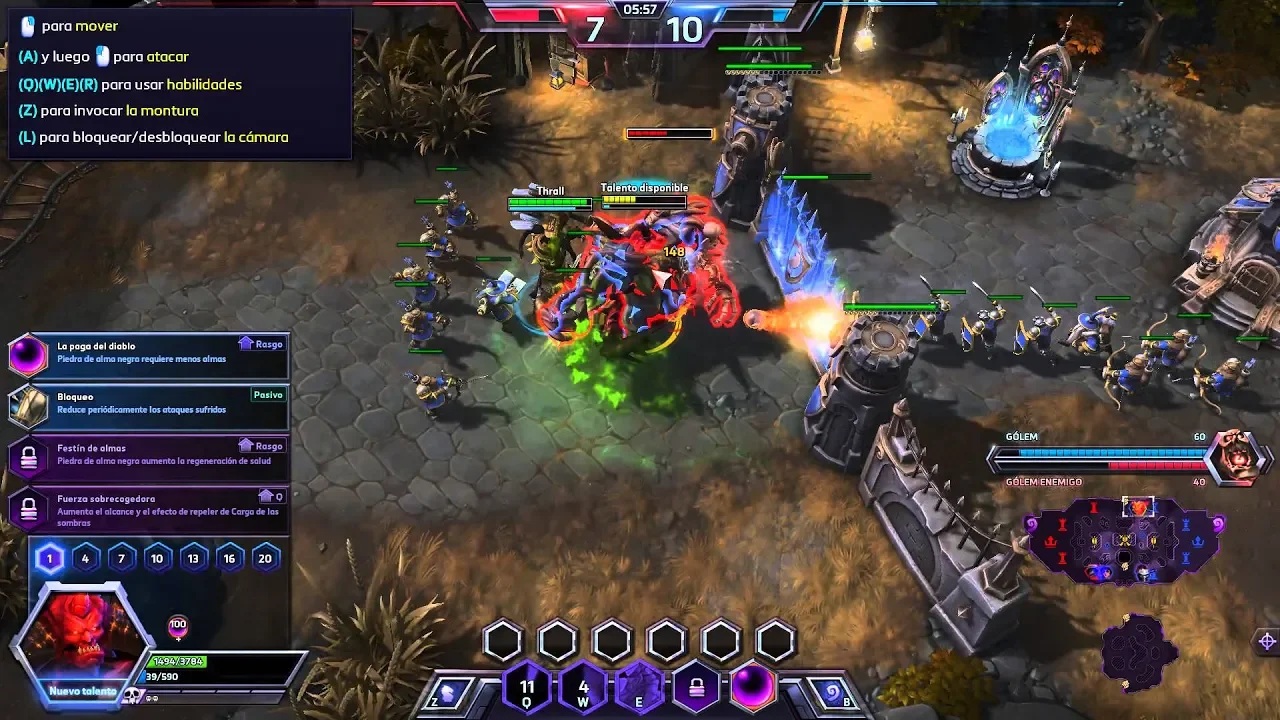Activate the purple Black Soulstone trait orb
Image resolution: width=1280 pixels, height=720 pixels.
(753, 688)
